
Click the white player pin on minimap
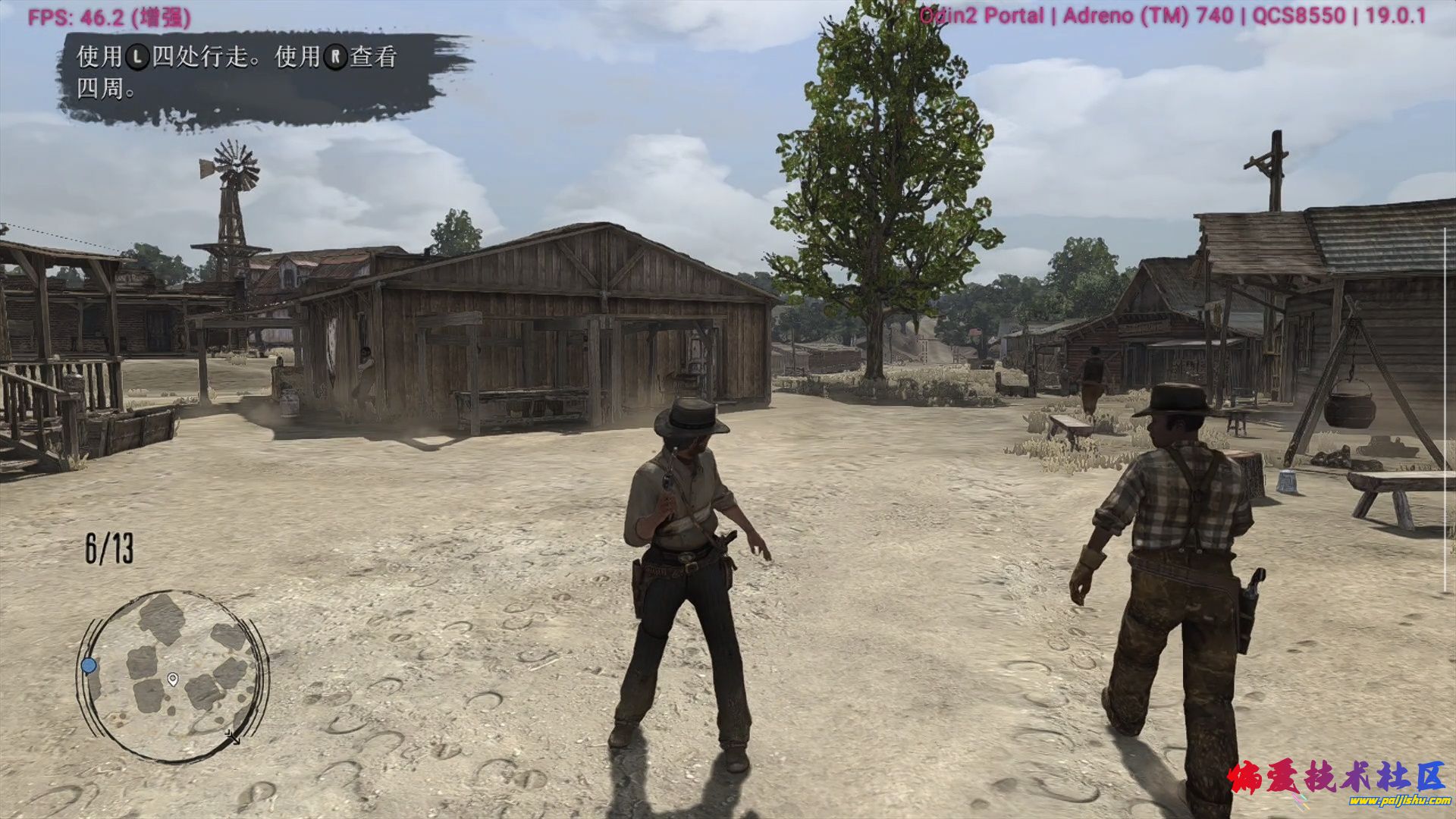(173, 679)
